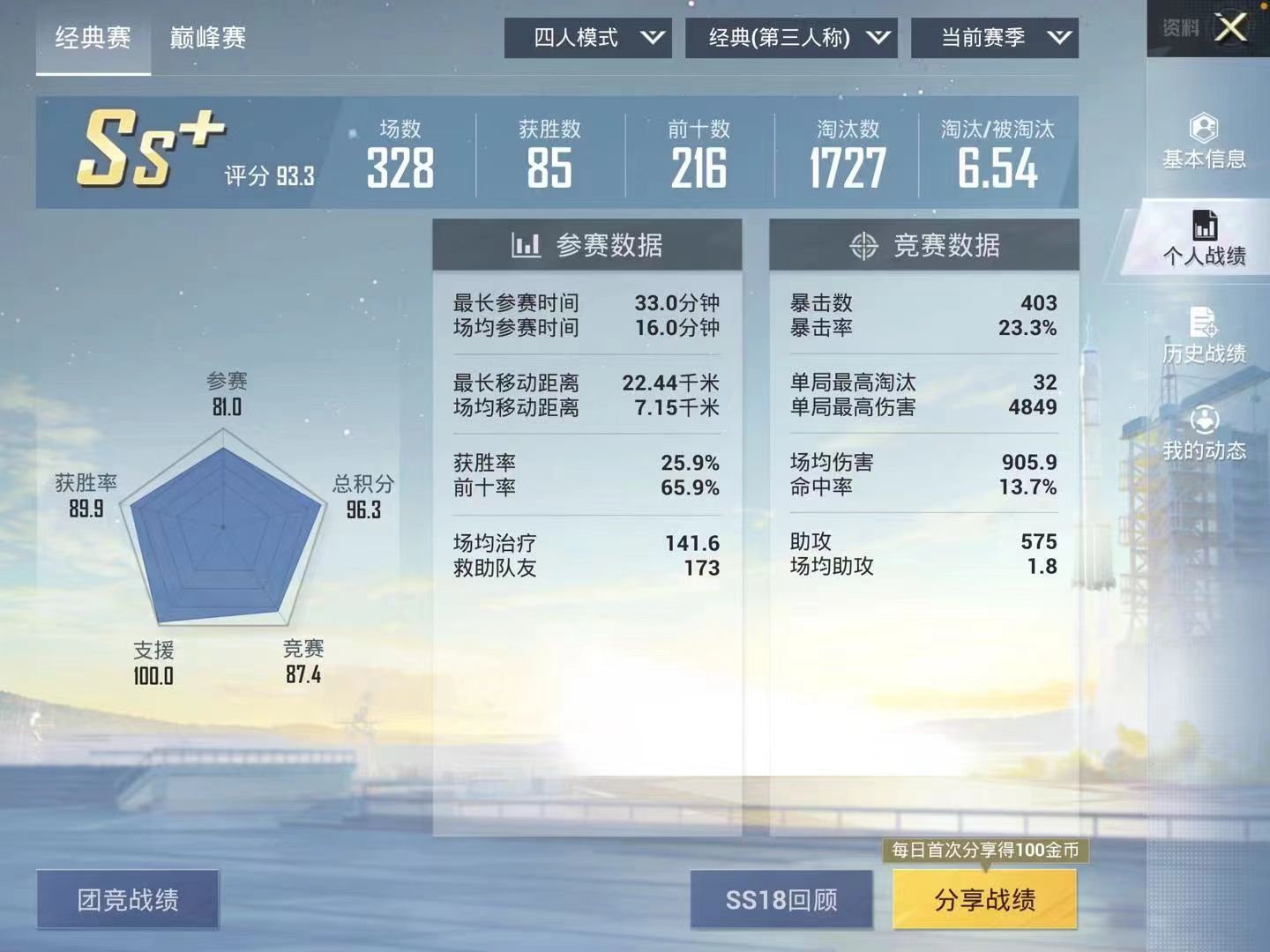Select 个人战绩 in the sidebar

(1204, 239)
